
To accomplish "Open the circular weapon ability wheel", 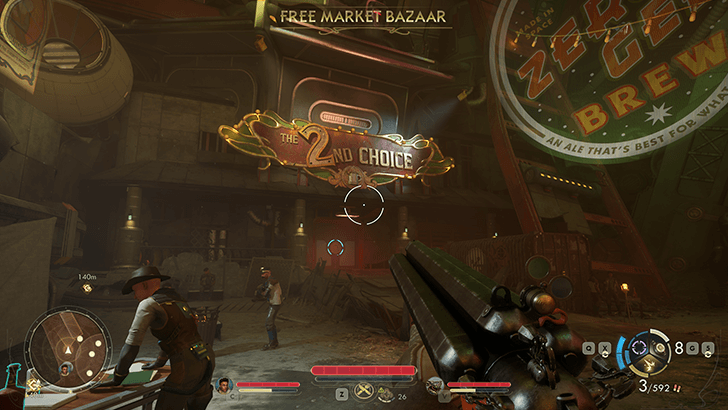I will (637, 352).
